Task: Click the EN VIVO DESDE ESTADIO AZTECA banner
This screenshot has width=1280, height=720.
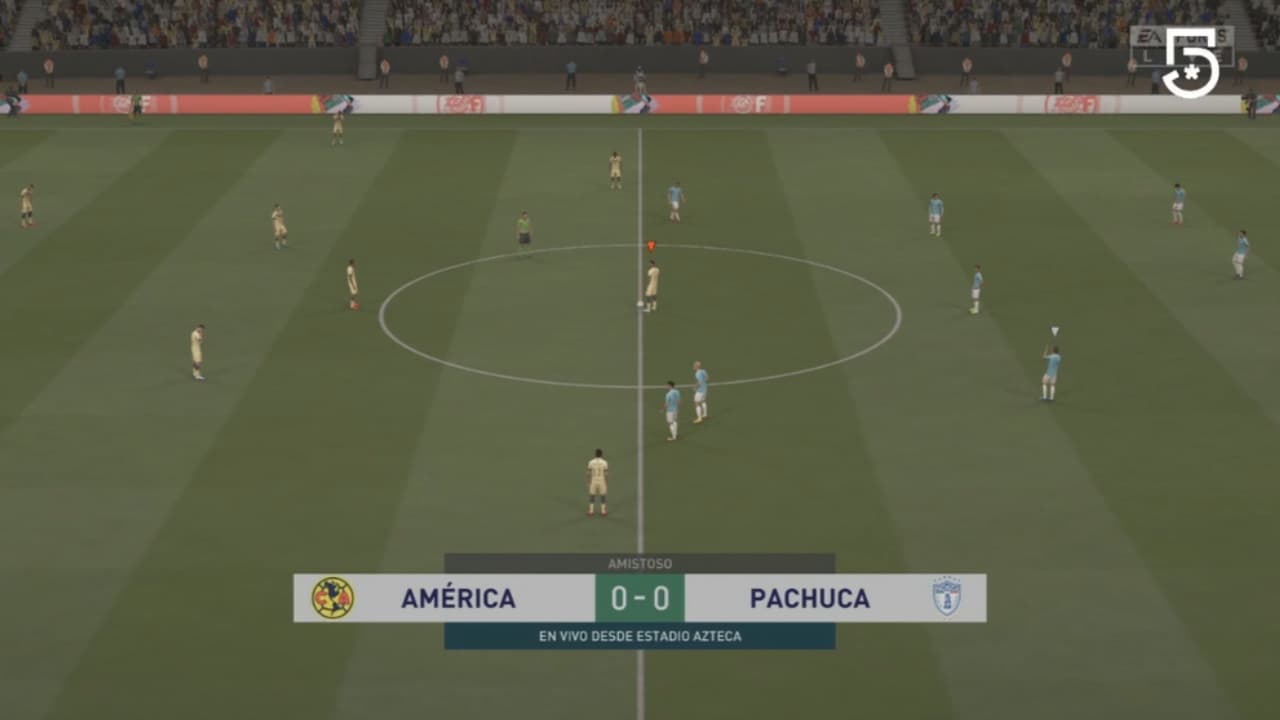Action: pyautogui.click(x=640, y=633)
